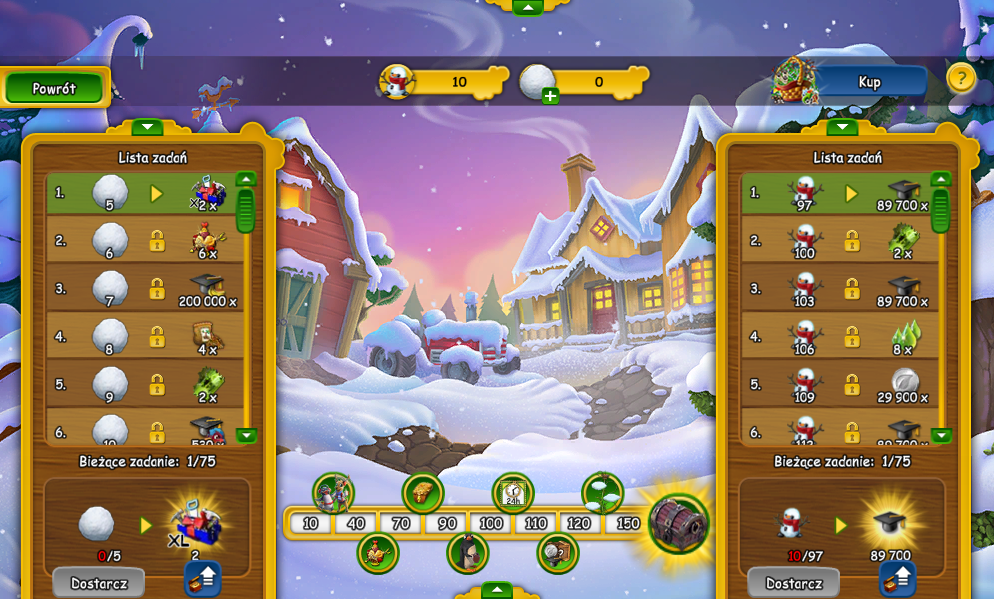Collapse the left task list panel arrow

tap(147, 127)
